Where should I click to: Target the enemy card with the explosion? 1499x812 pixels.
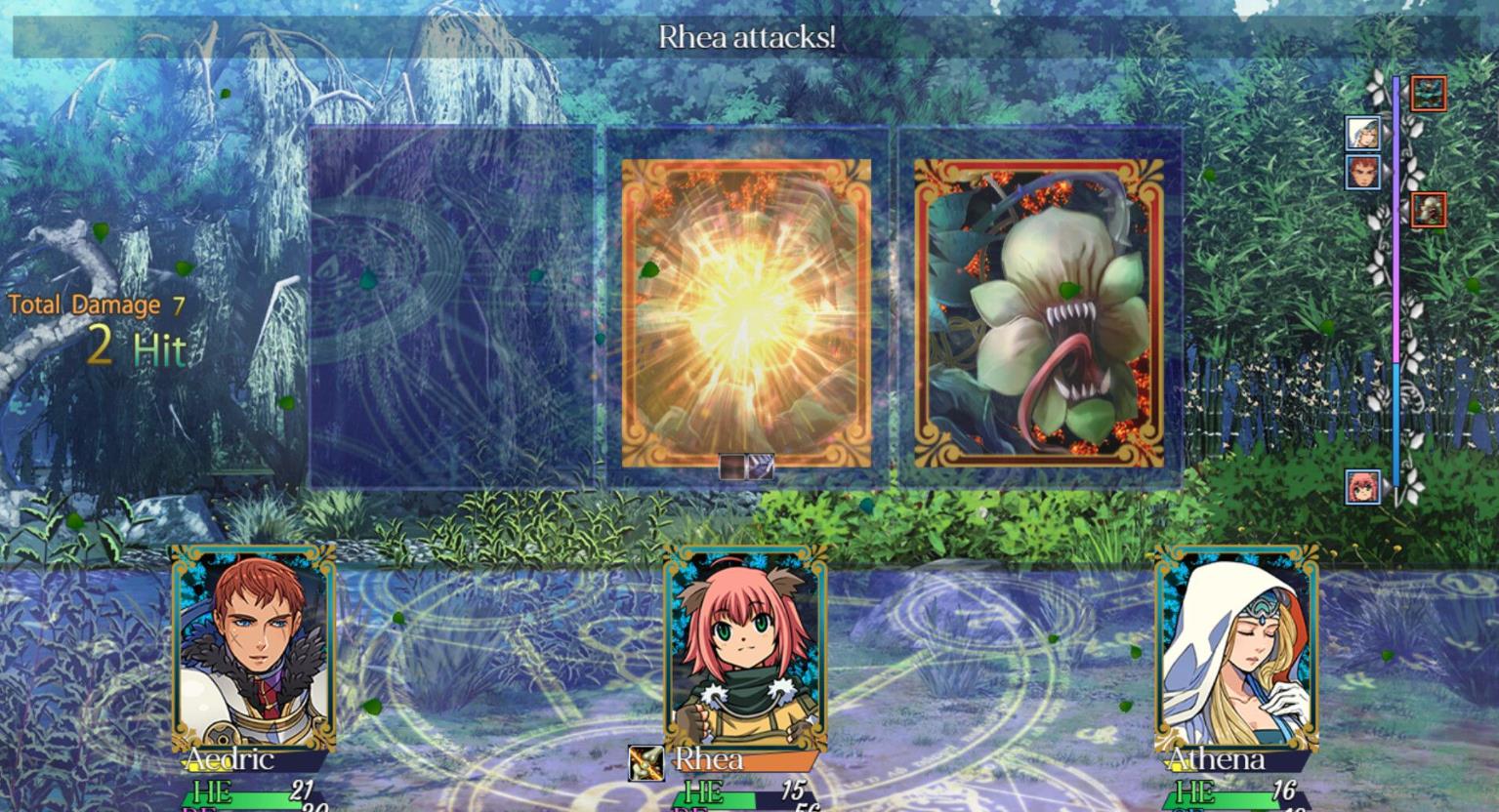746,313
